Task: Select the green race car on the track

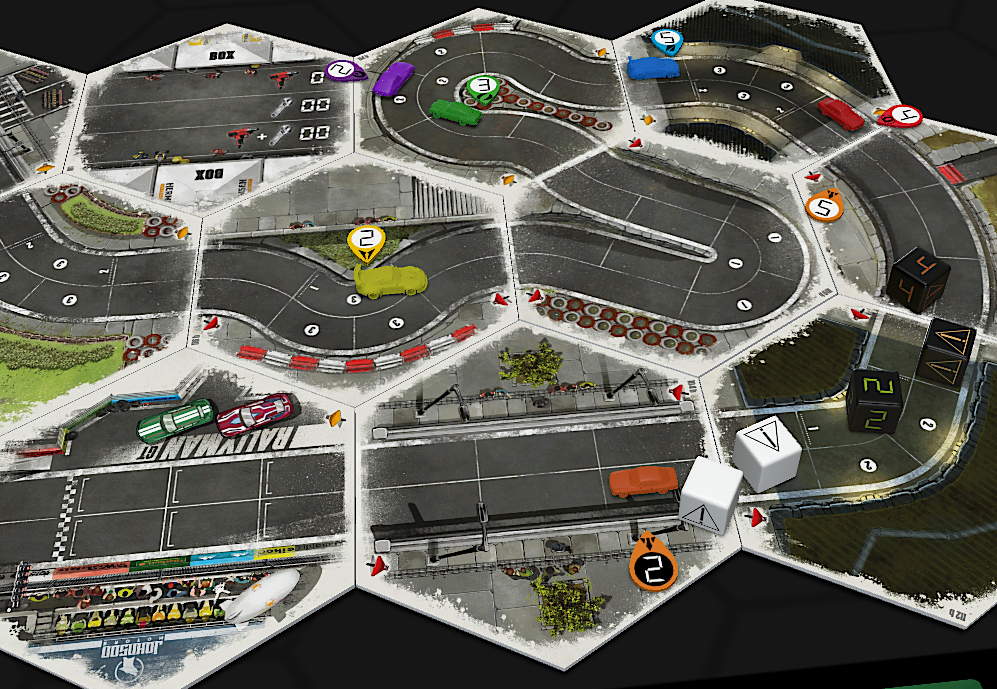Action: [455, 111]
